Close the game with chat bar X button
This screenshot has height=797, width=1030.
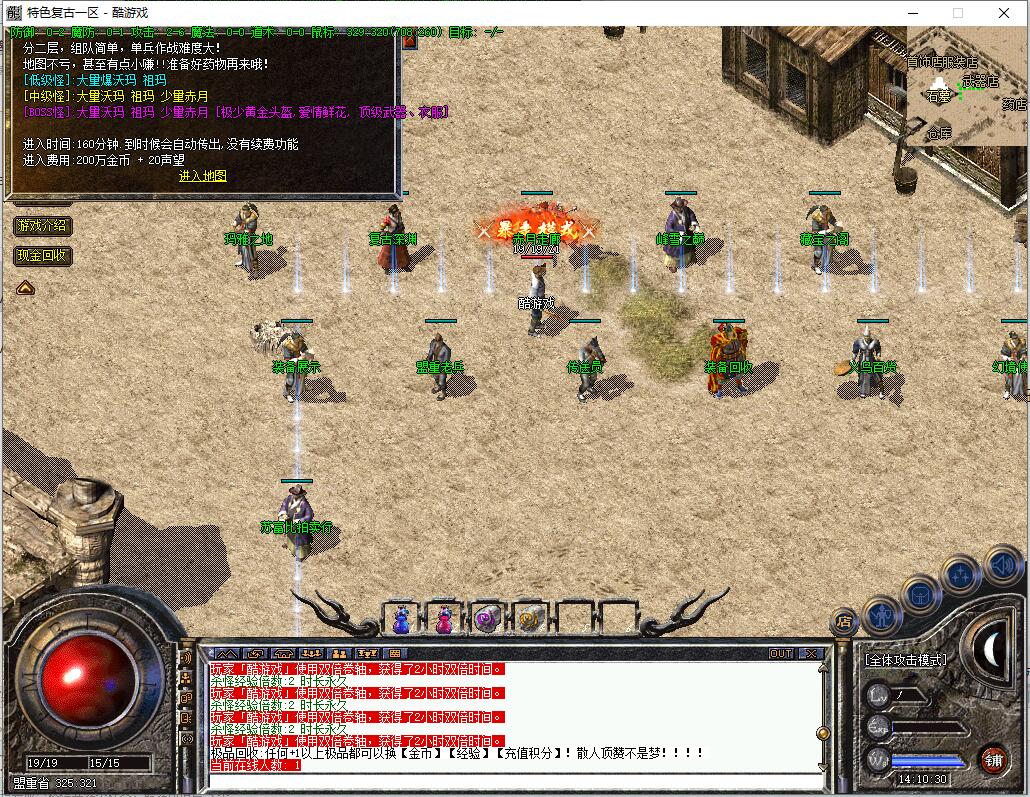click(x=810, y=654)
